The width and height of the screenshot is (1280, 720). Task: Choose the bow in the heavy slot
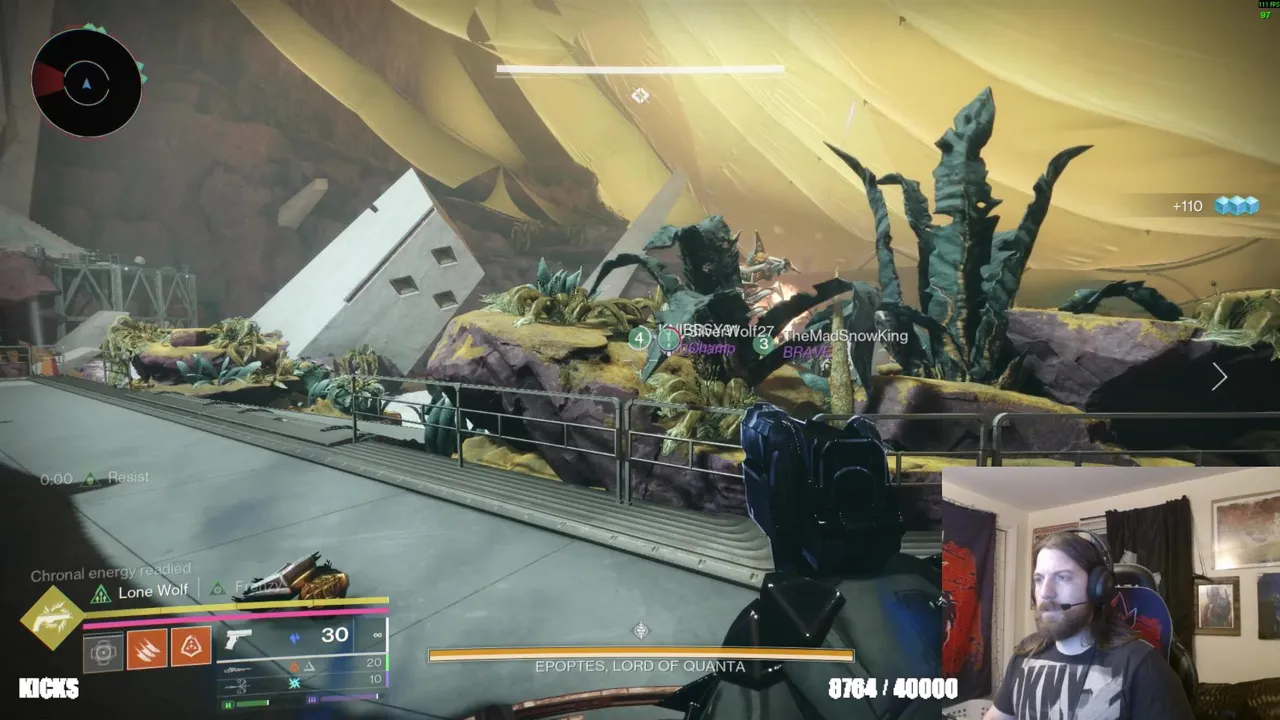[240, 686]
